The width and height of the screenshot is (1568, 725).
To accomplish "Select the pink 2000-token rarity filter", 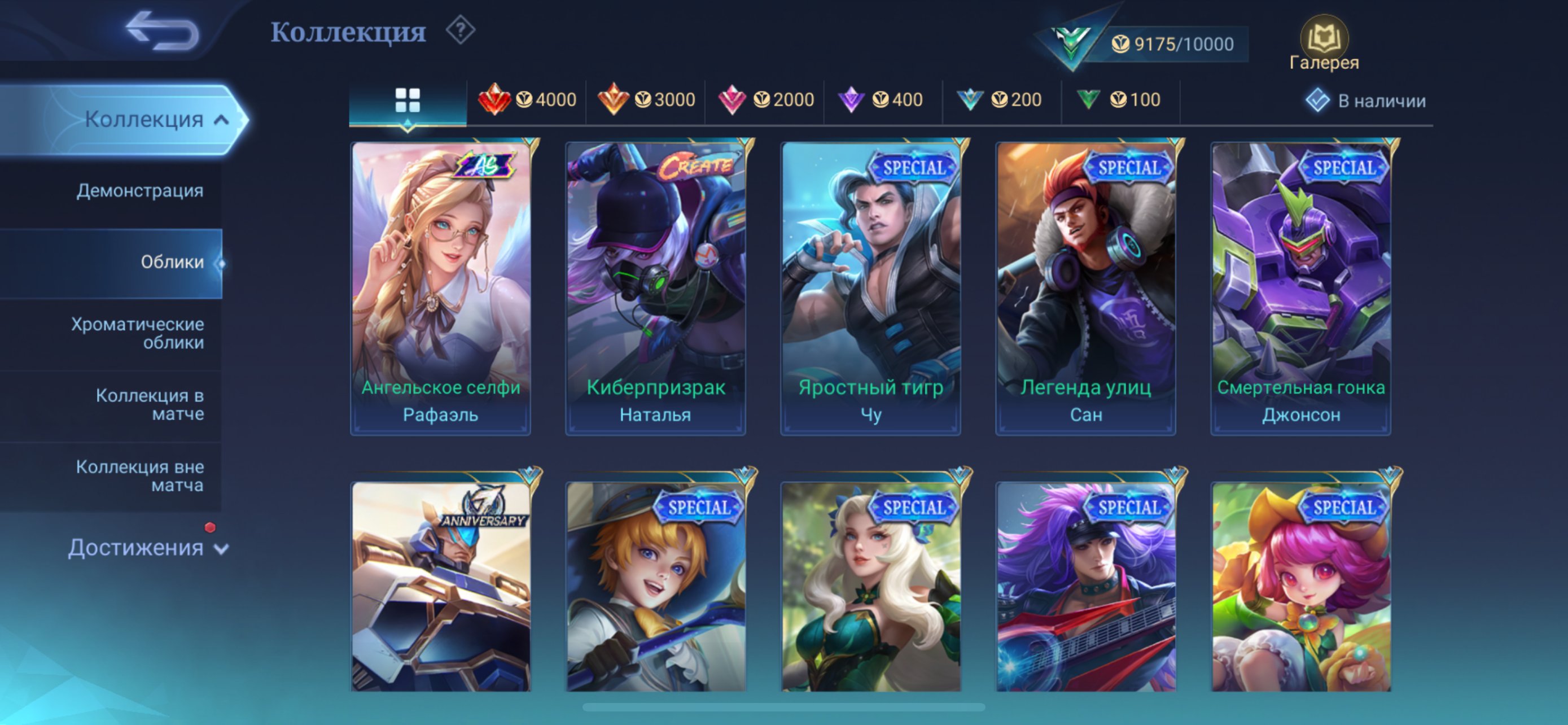I will coord(767,99).
